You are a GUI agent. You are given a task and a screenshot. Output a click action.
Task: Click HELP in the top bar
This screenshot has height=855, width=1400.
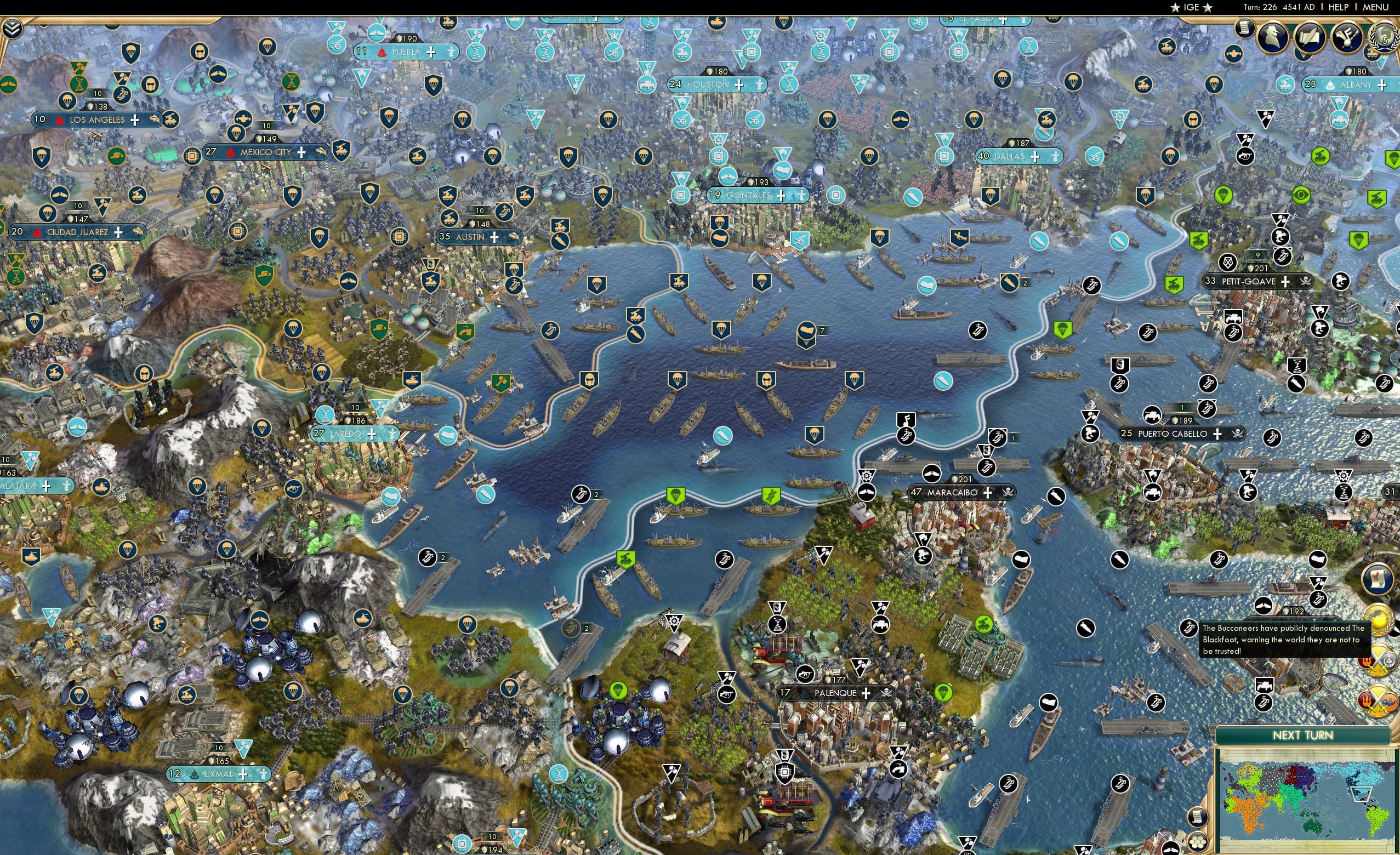coord(1339,7)
